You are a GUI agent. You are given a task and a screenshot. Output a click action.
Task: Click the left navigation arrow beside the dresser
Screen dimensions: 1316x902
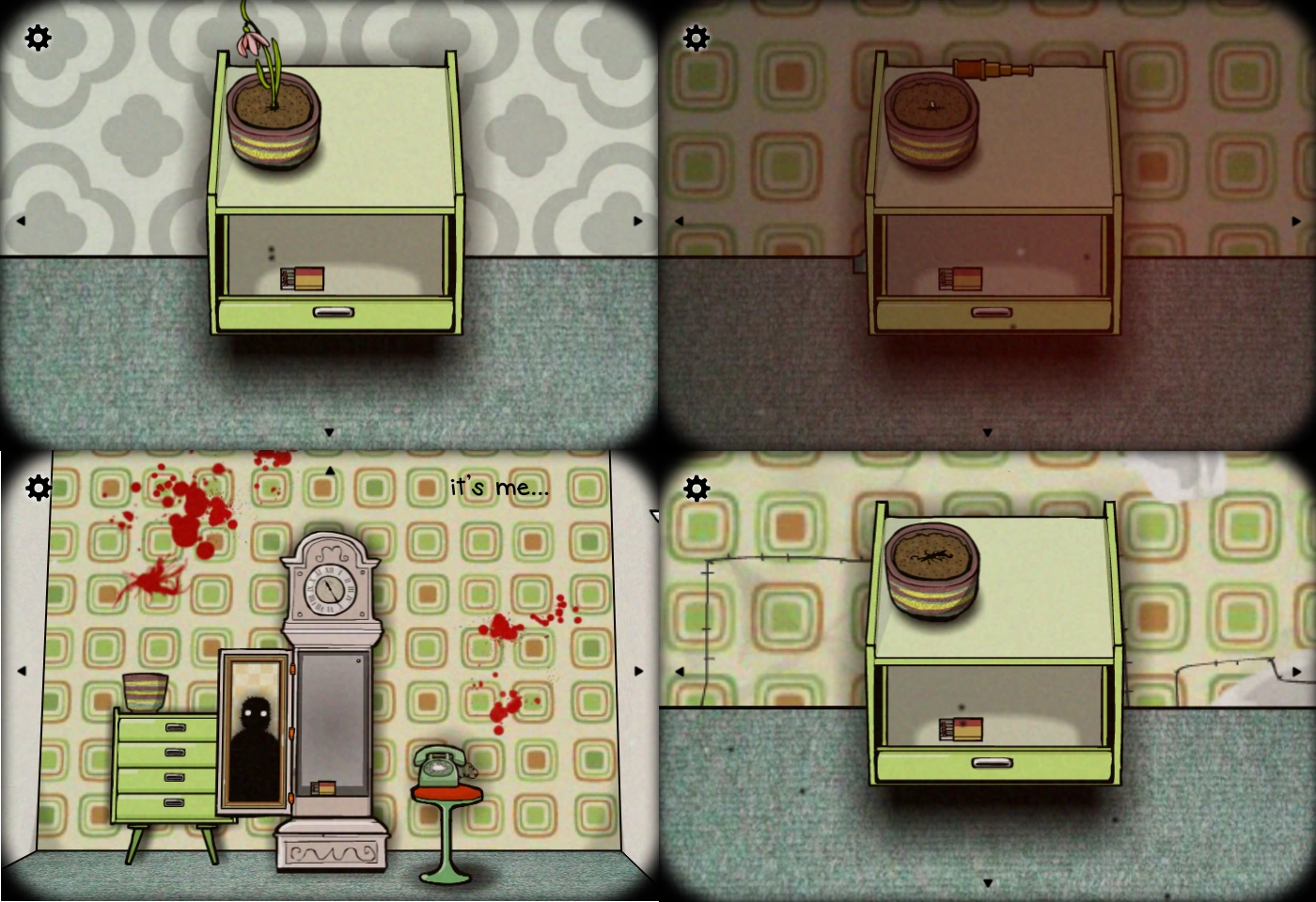click(x=22, y=671)
